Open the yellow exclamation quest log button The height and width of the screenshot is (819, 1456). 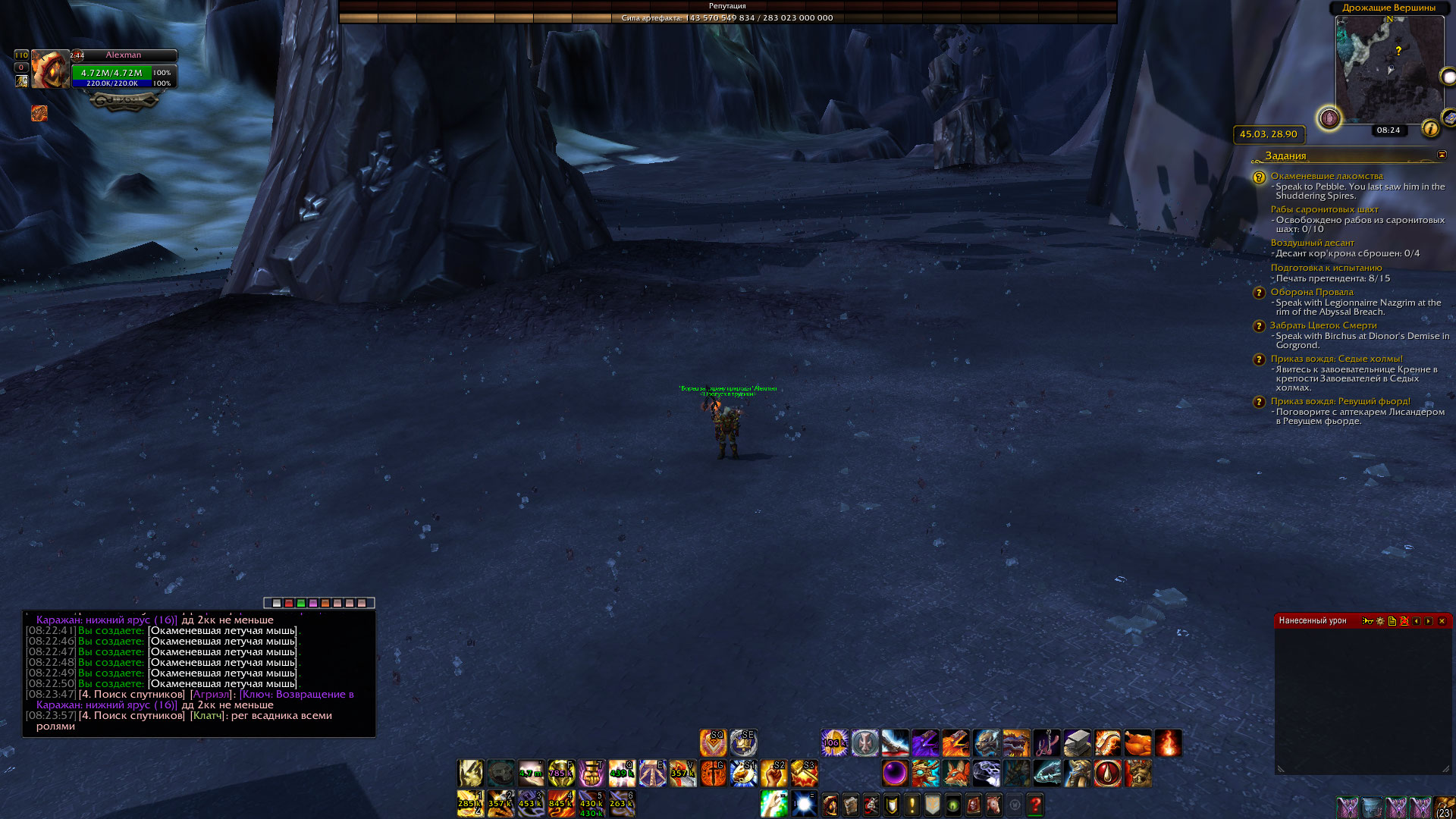pos(912,805)
